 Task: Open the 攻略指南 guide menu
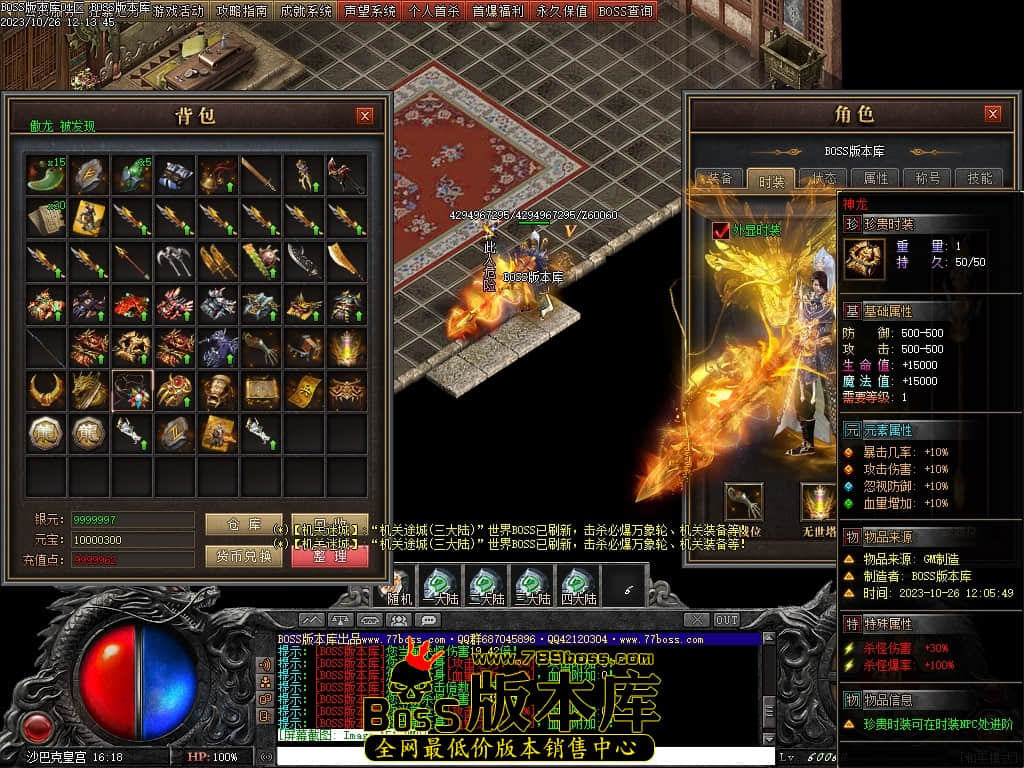click(x=242, y=12)
